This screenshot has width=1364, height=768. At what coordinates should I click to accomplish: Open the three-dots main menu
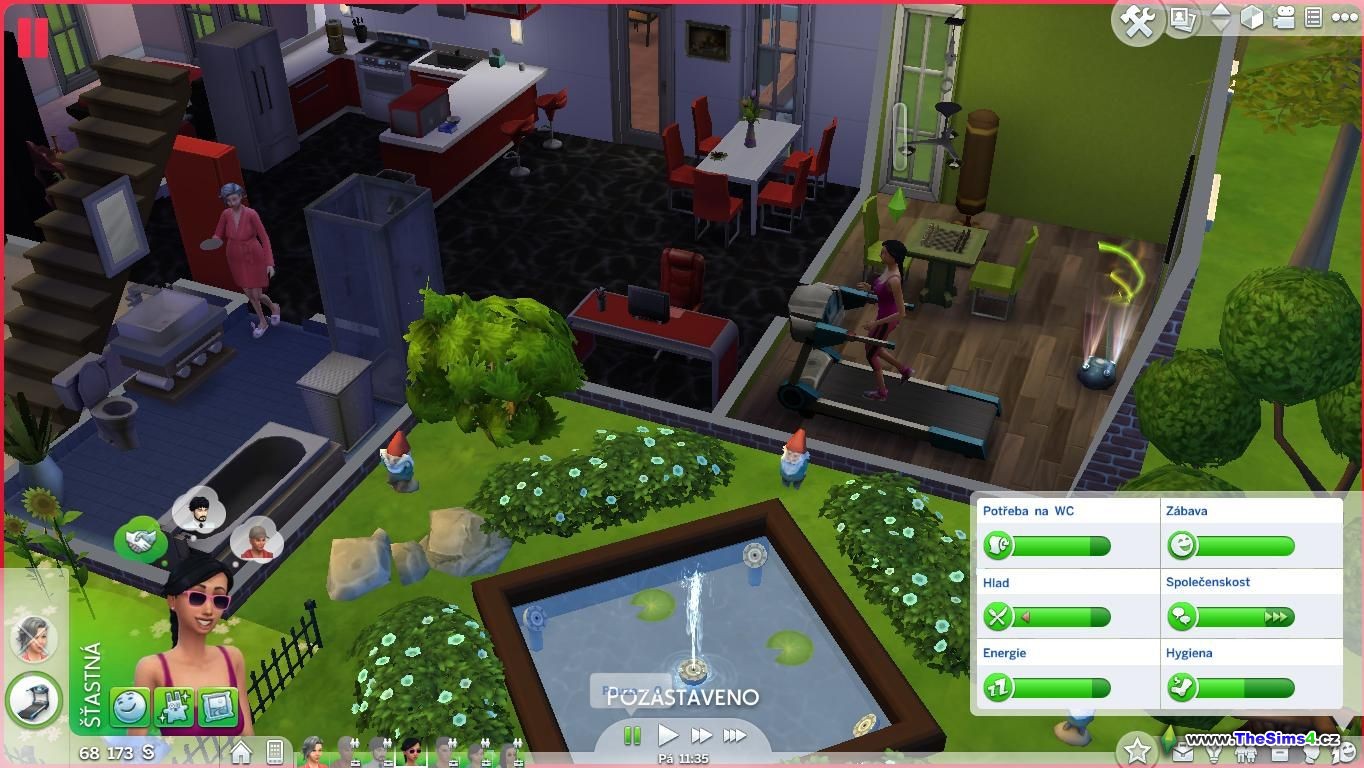click(x=1344, y=18)
